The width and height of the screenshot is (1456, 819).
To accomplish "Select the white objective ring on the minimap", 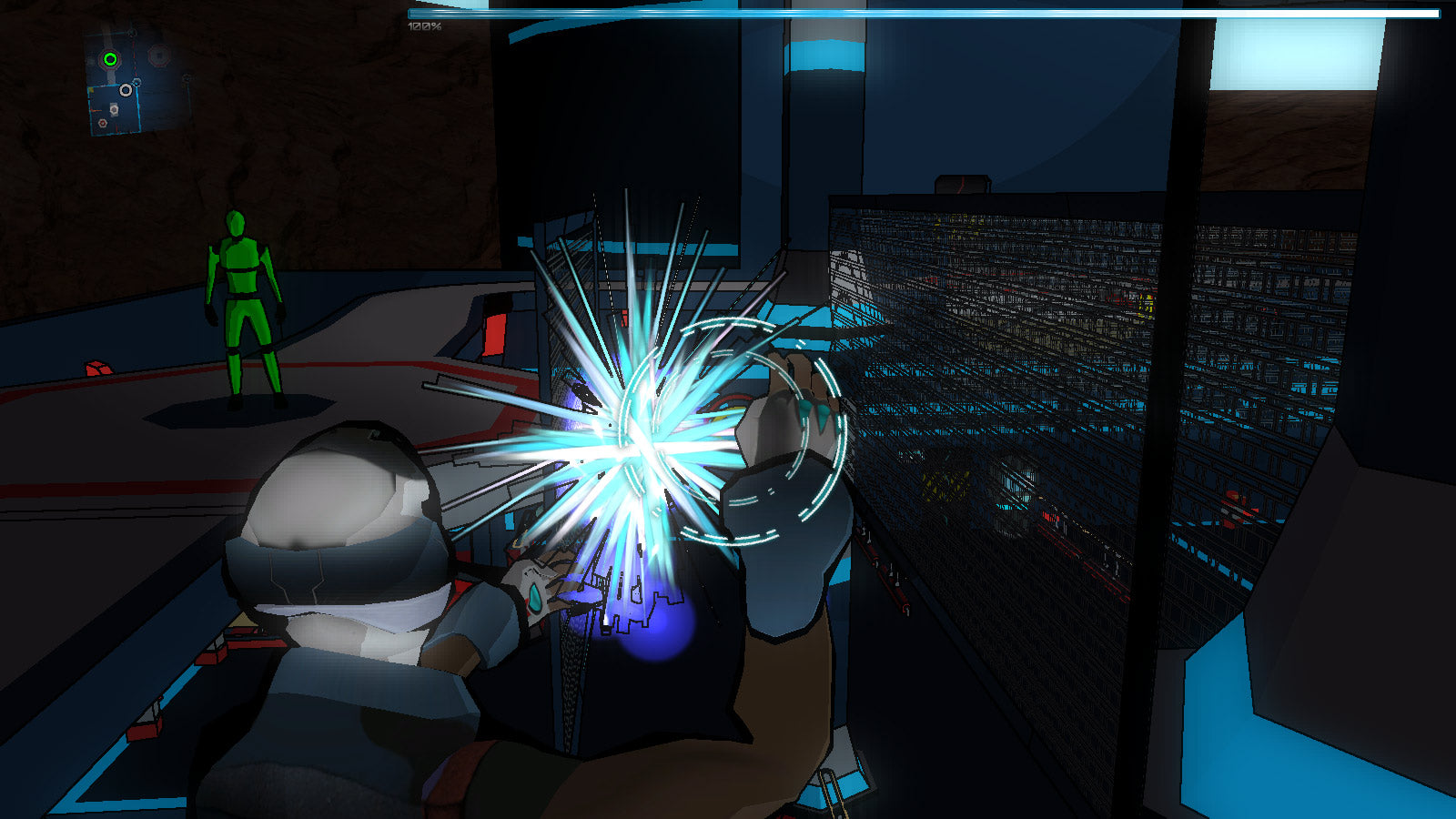I will 126,90.
